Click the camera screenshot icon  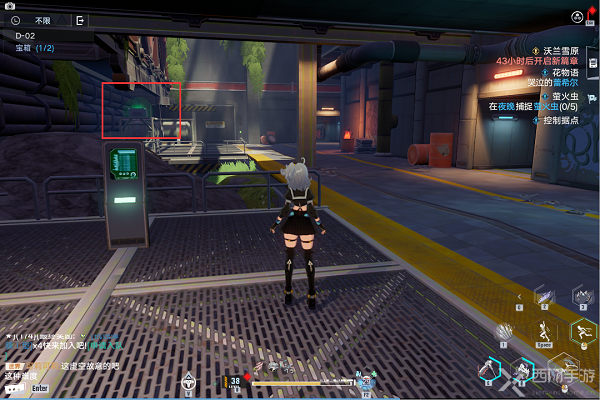[x=9, y=5]
